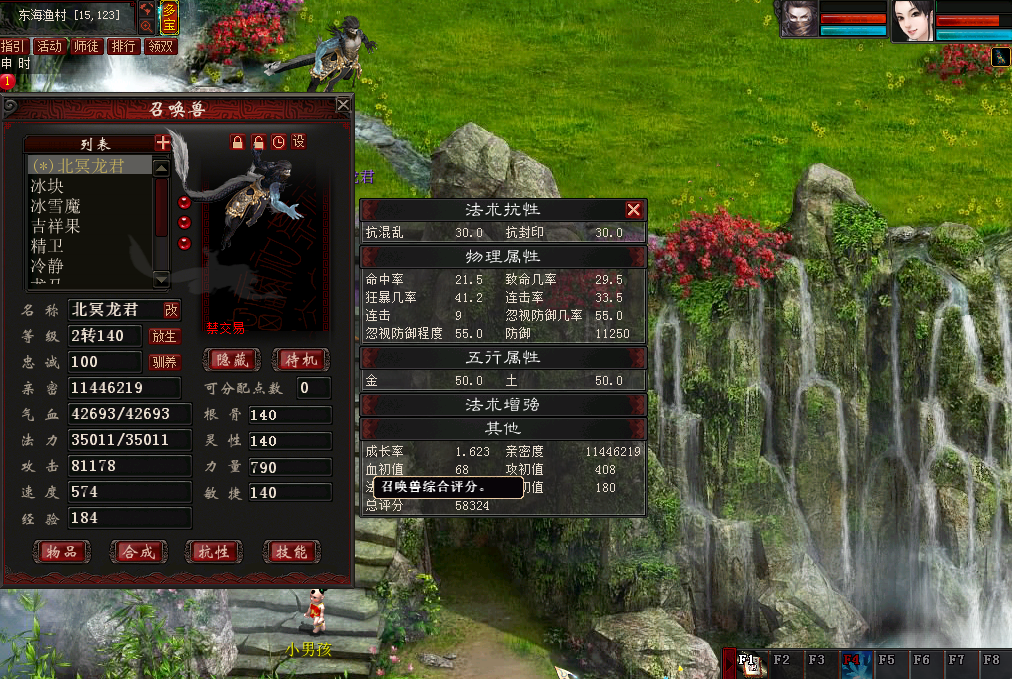Open the 技能 skills button
Viewport: 1012px width, 679px height.
click(x=291, y=551)
